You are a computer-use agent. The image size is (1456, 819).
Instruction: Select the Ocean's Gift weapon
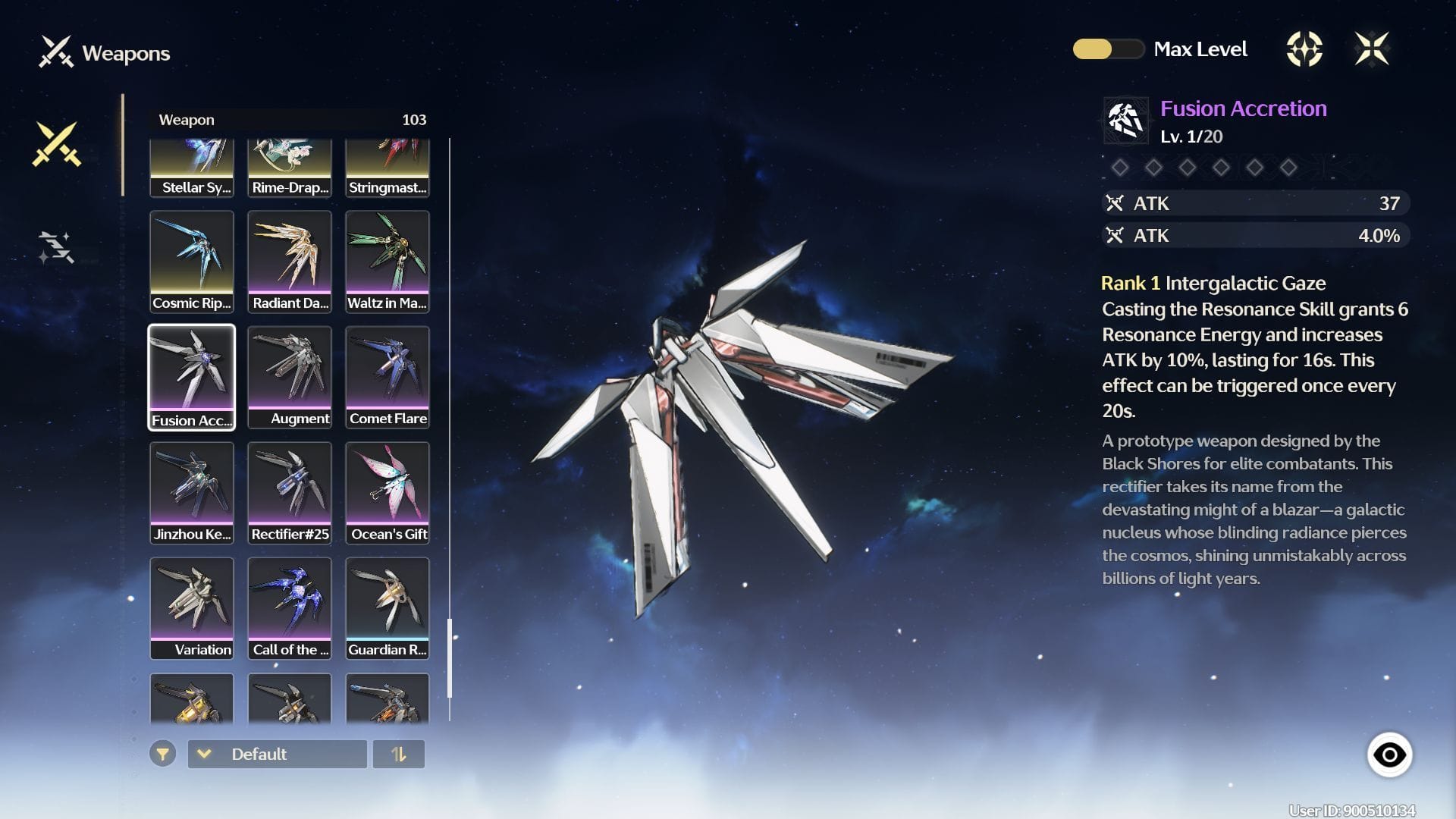pyautogui.click(x=388, y=493)
